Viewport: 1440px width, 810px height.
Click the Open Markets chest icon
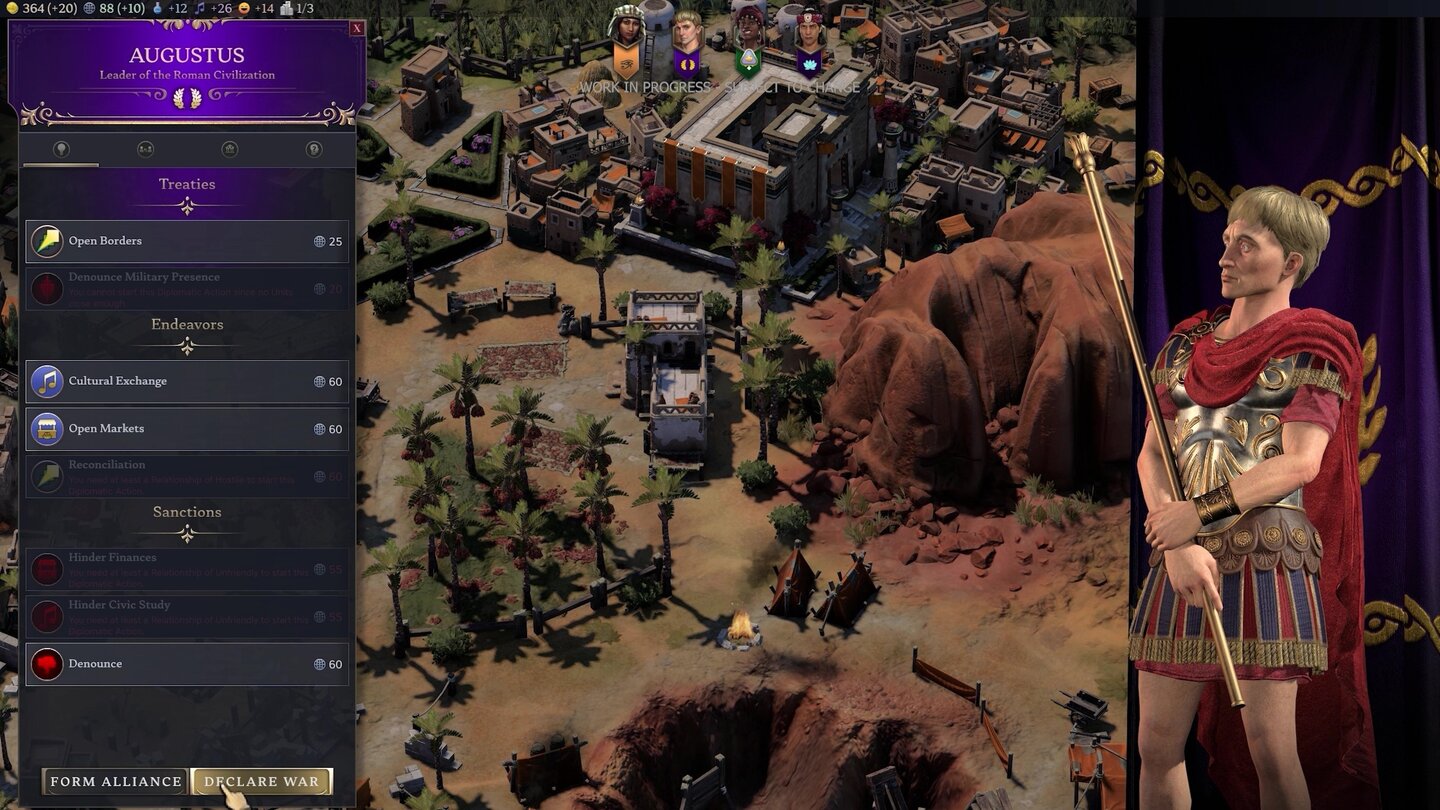[46, 428]
